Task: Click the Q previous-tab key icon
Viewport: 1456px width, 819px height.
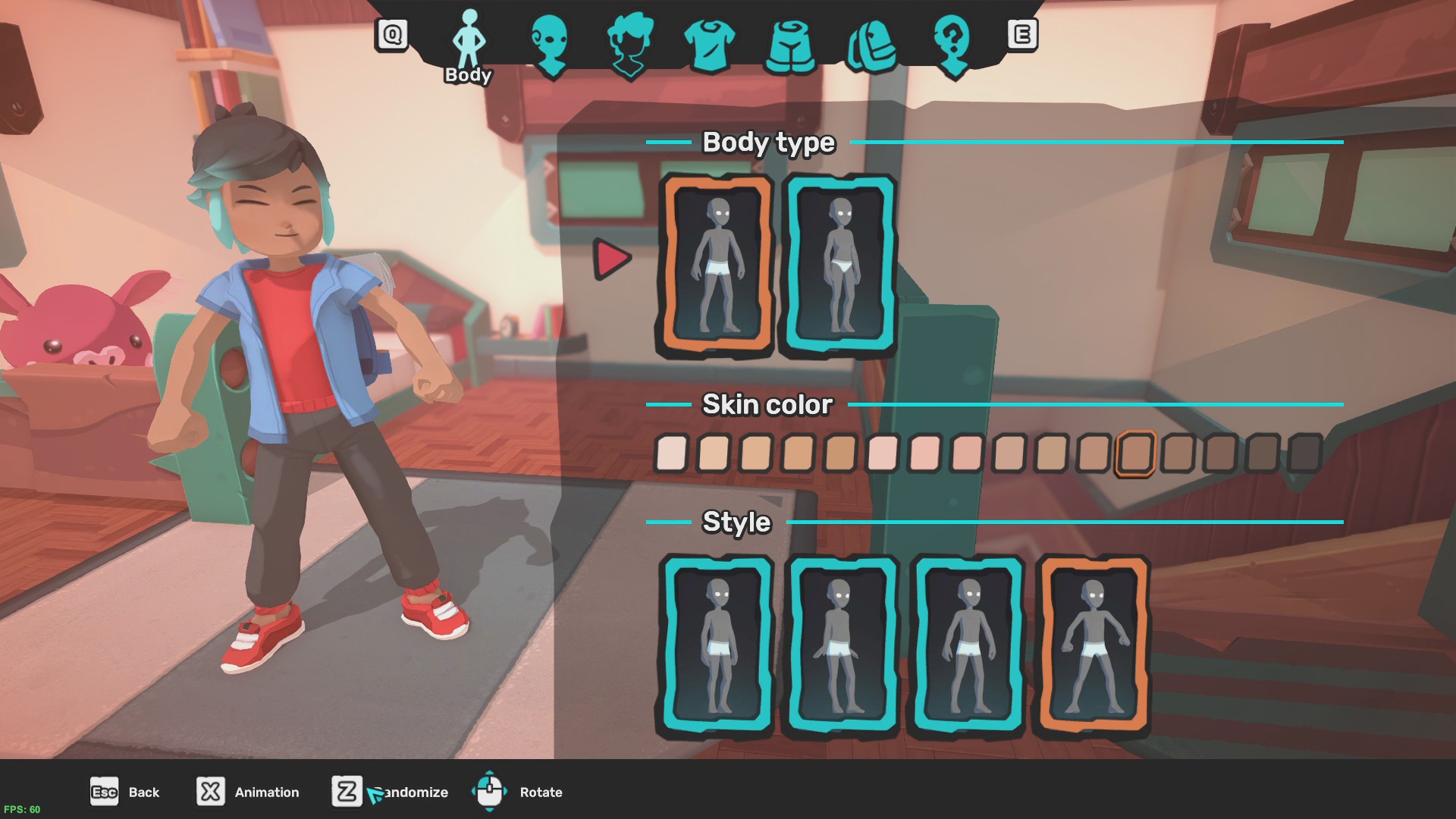Action: (x=391, y=33)
